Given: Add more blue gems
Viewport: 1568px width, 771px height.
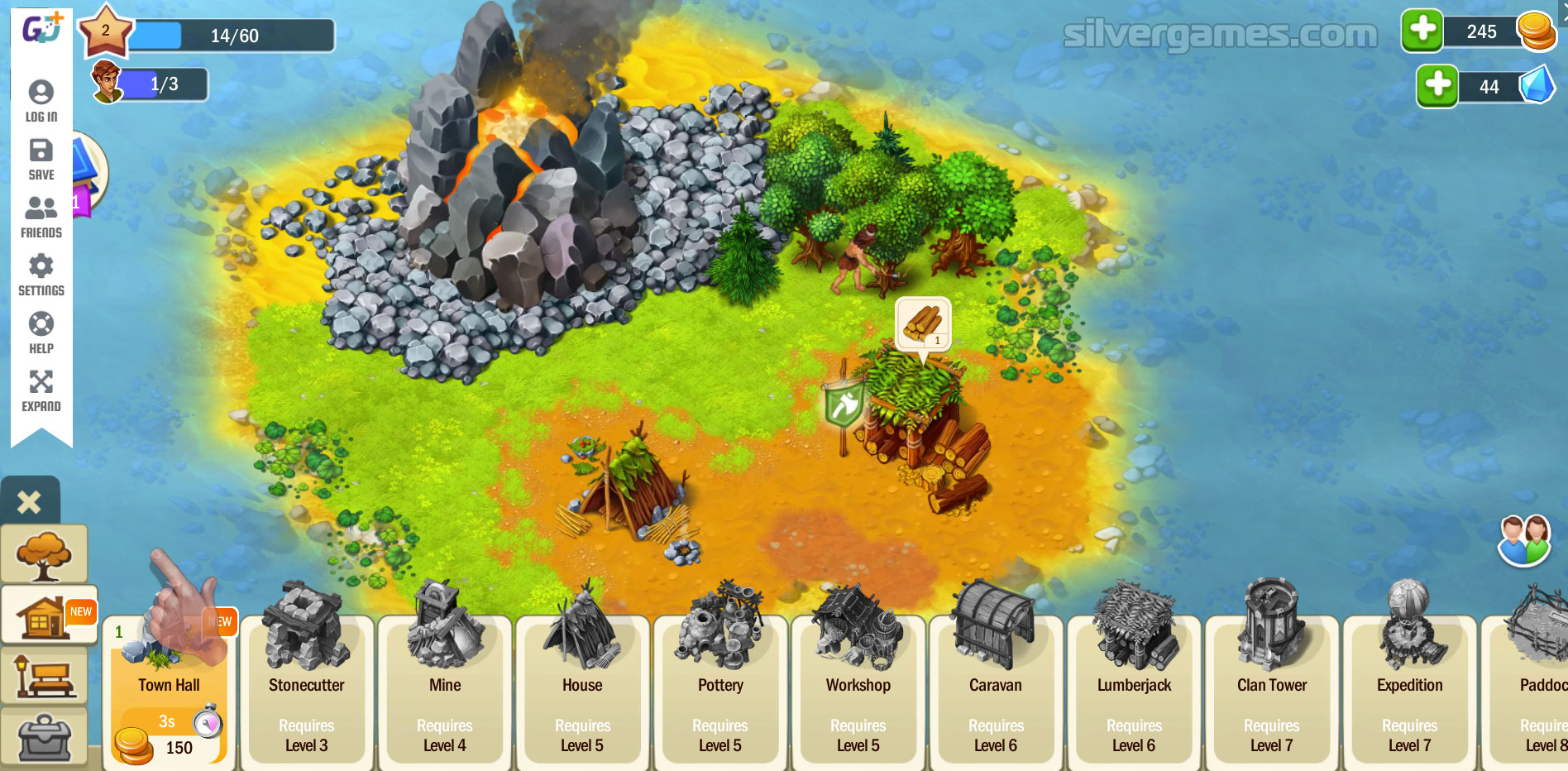Looking at the screenshot, I should pos(1437,86).
